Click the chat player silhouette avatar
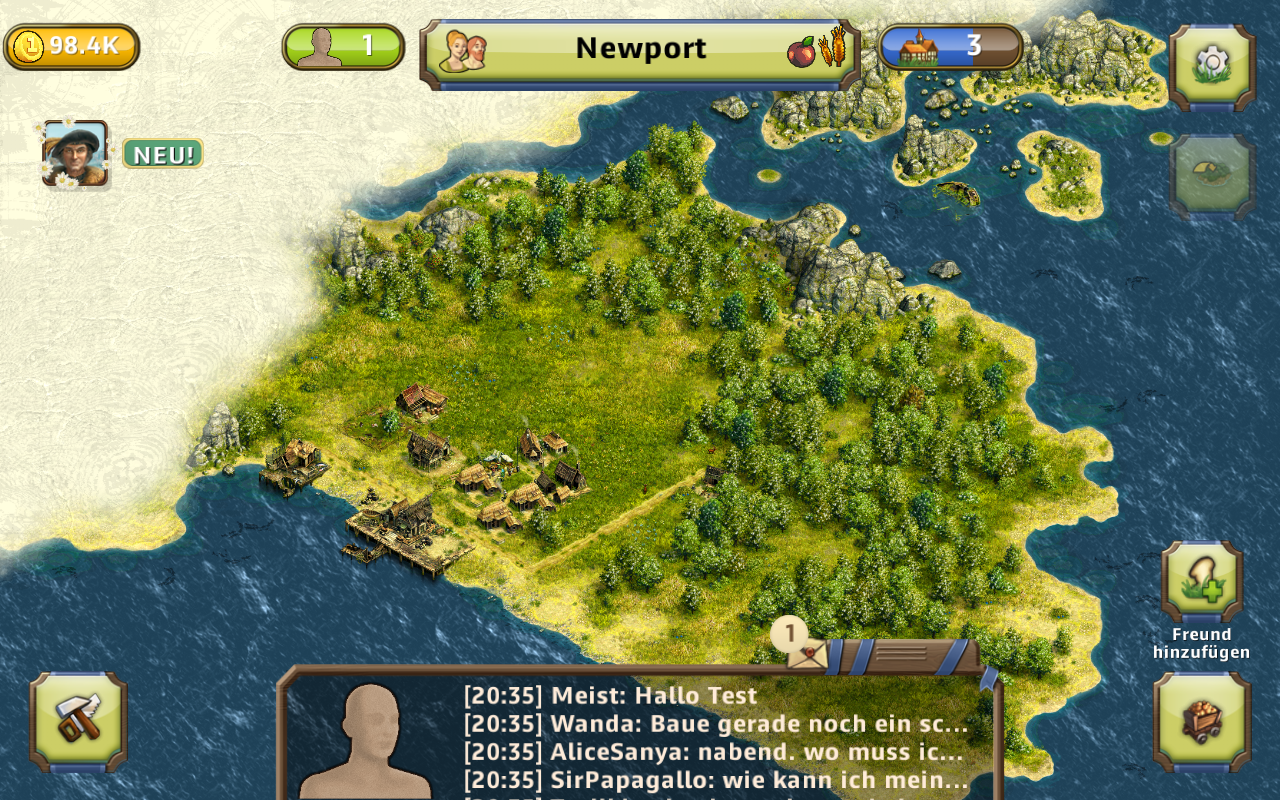The width and height of the screenshot is (1280, 800). tap(366, 740)
